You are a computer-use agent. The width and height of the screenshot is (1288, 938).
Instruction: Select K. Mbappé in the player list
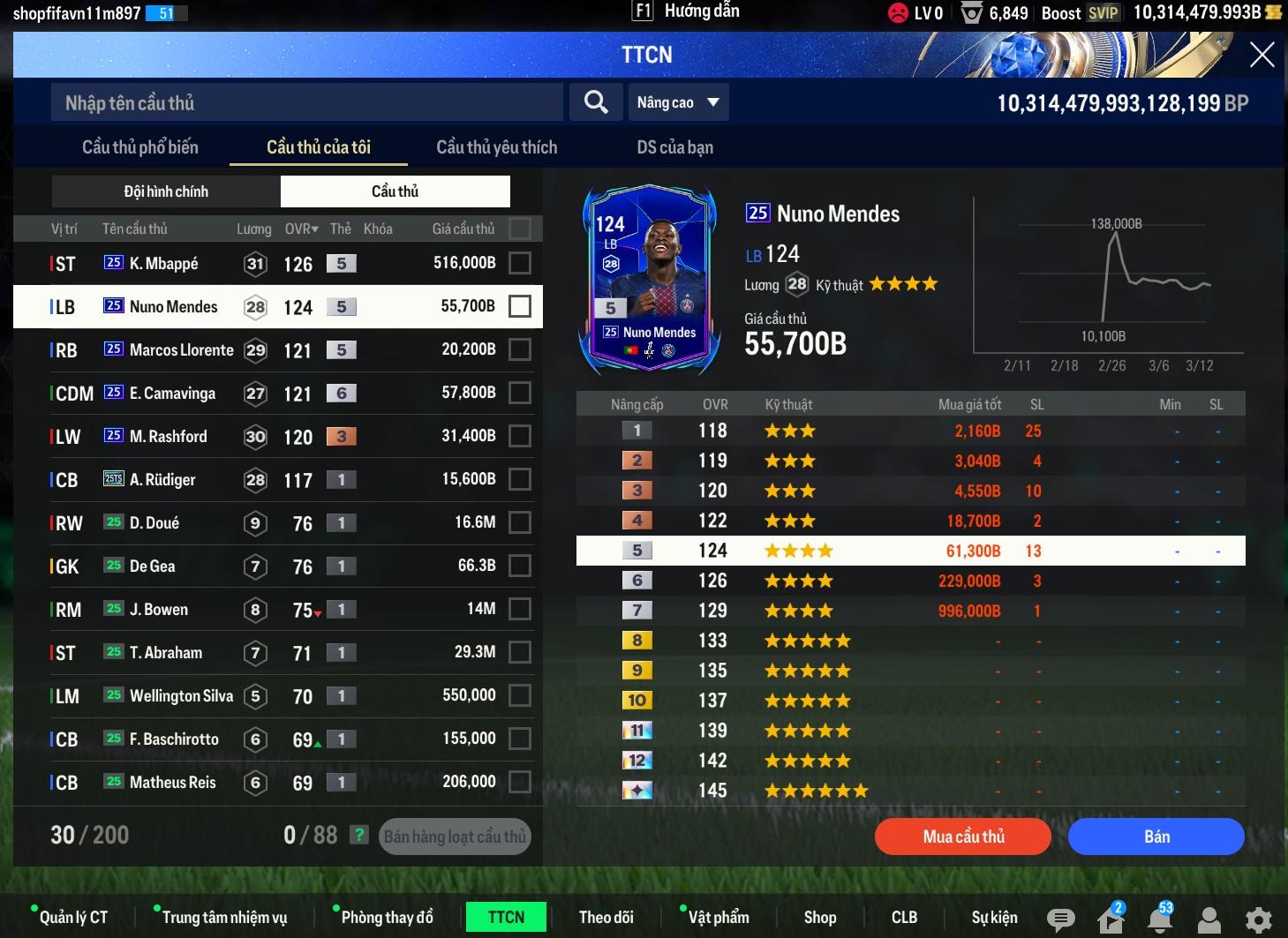[163, 263]
